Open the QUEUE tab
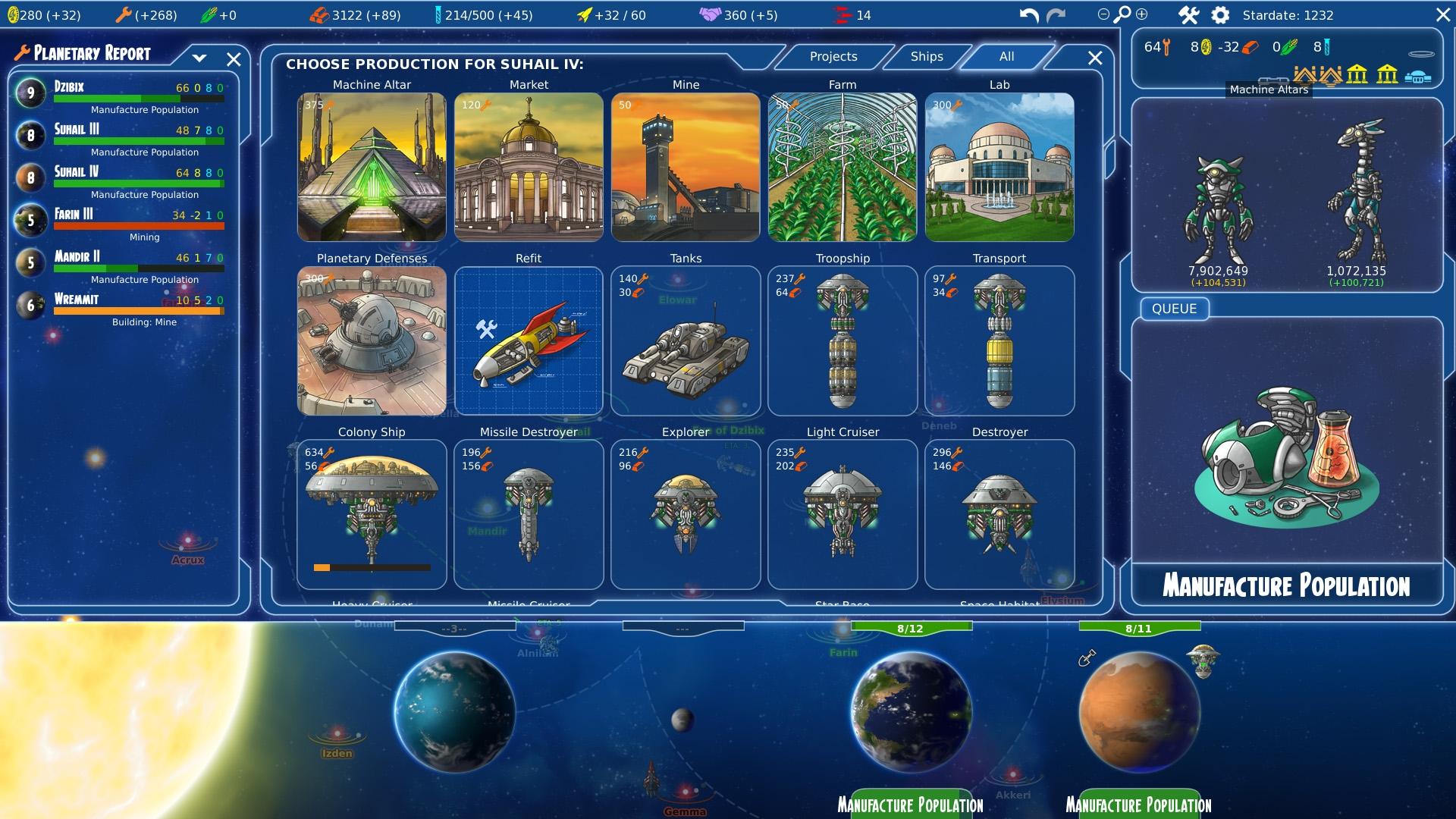Screen dimensions: 1456x819 1173,309
